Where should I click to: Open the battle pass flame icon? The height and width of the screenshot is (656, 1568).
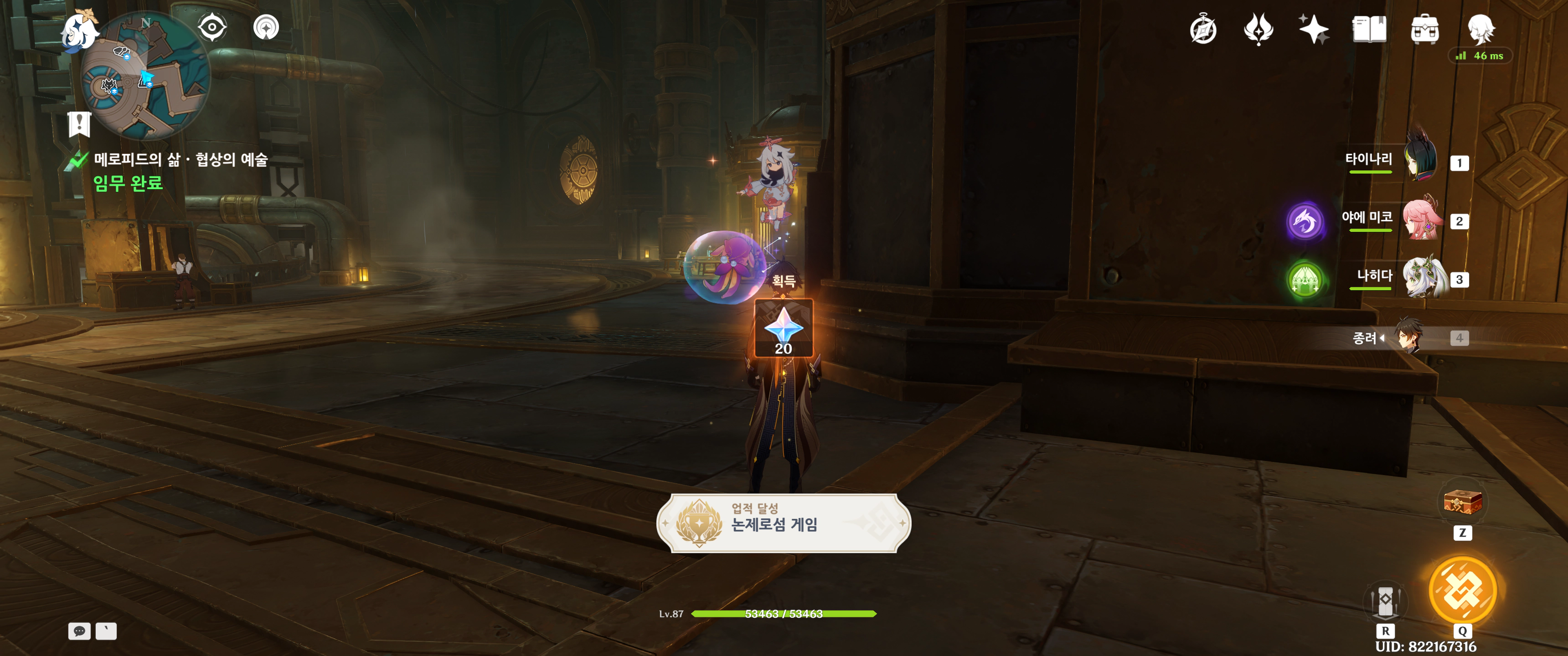point(1258,29)
